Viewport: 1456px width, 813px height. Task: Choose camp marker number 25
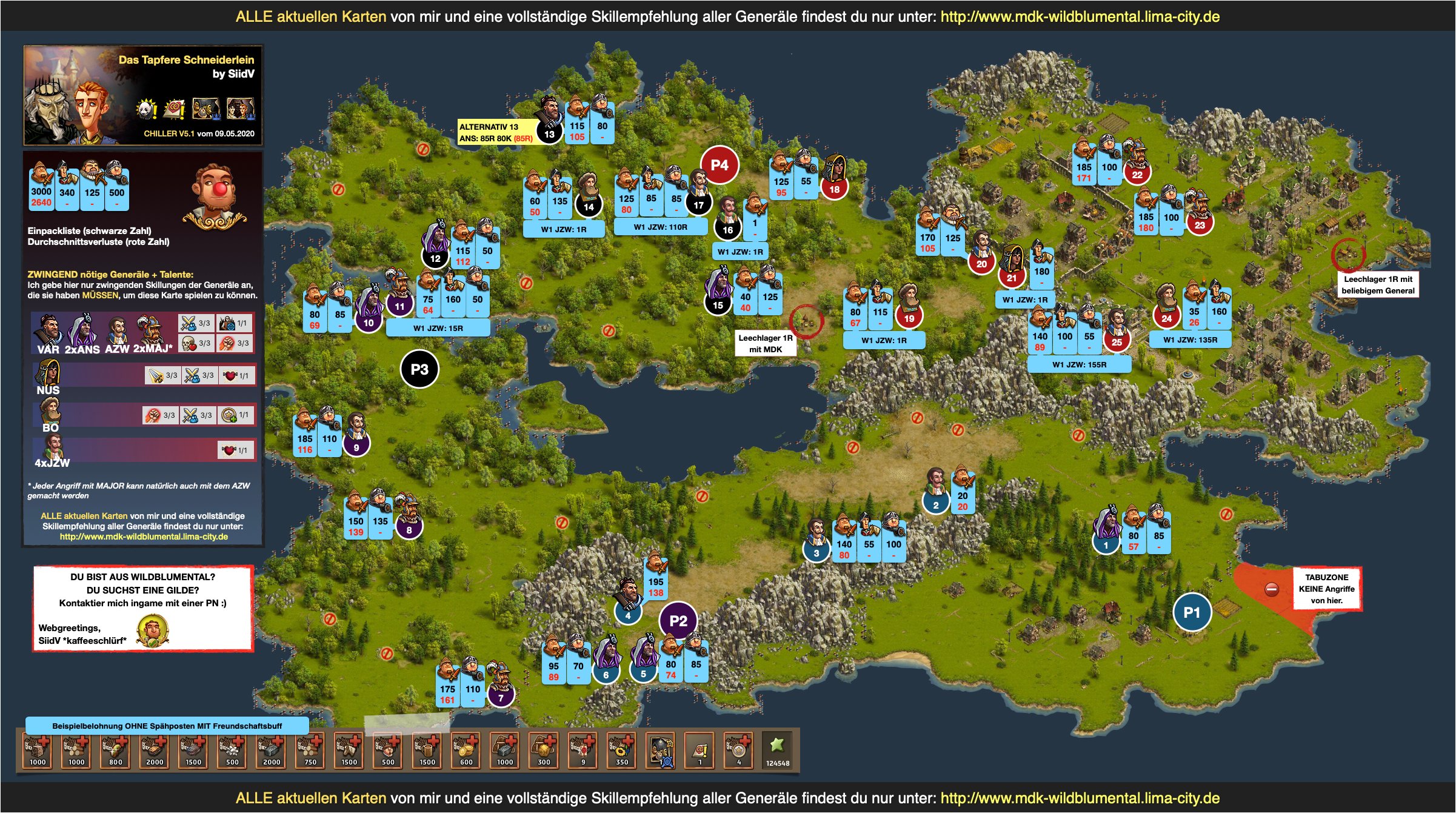[x=1117, y=342]
